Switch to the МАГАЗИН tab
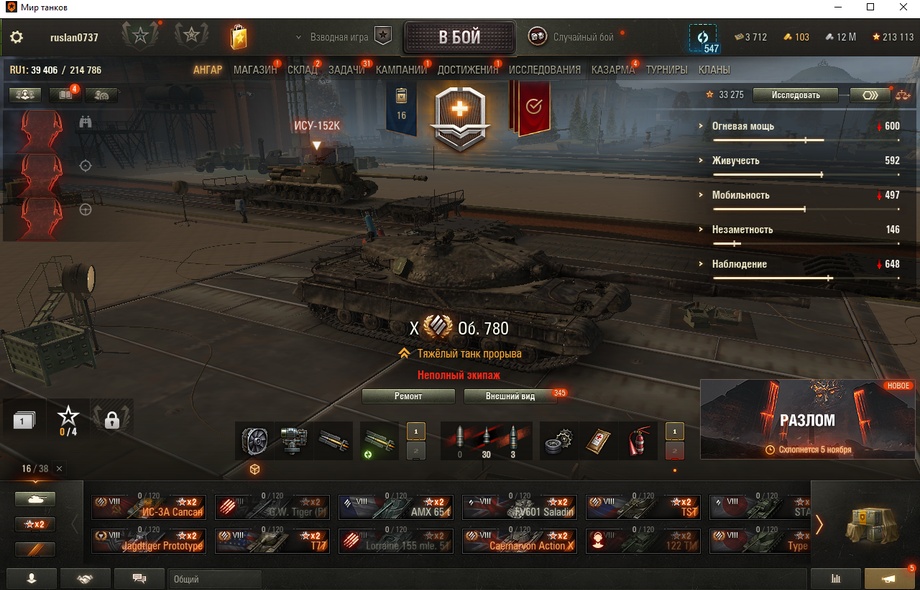Screen dimensions: 920x590 [254, 70]
